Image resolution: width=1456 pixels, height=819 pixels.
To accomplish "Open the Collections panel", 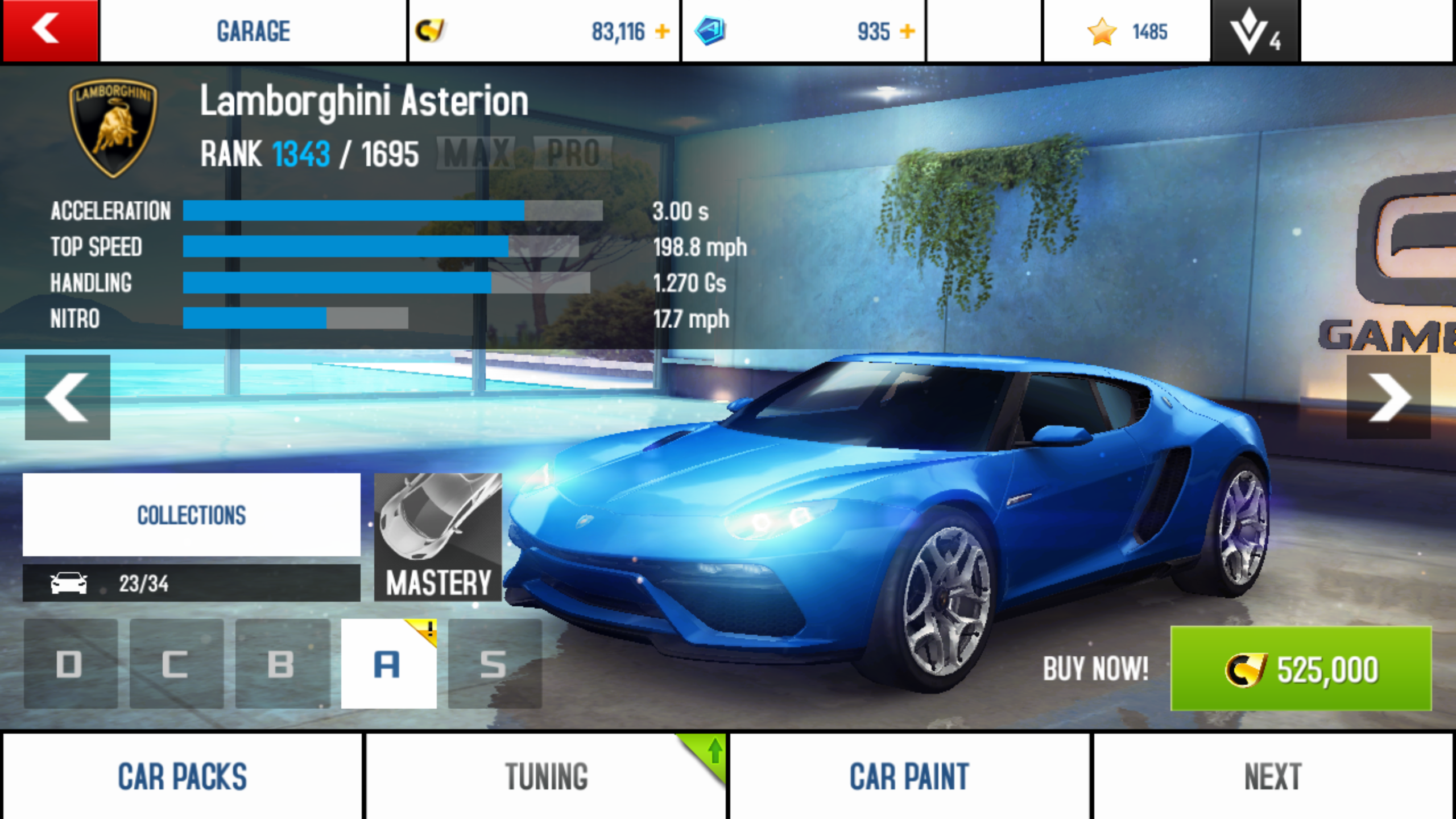I will click(191, 515).
